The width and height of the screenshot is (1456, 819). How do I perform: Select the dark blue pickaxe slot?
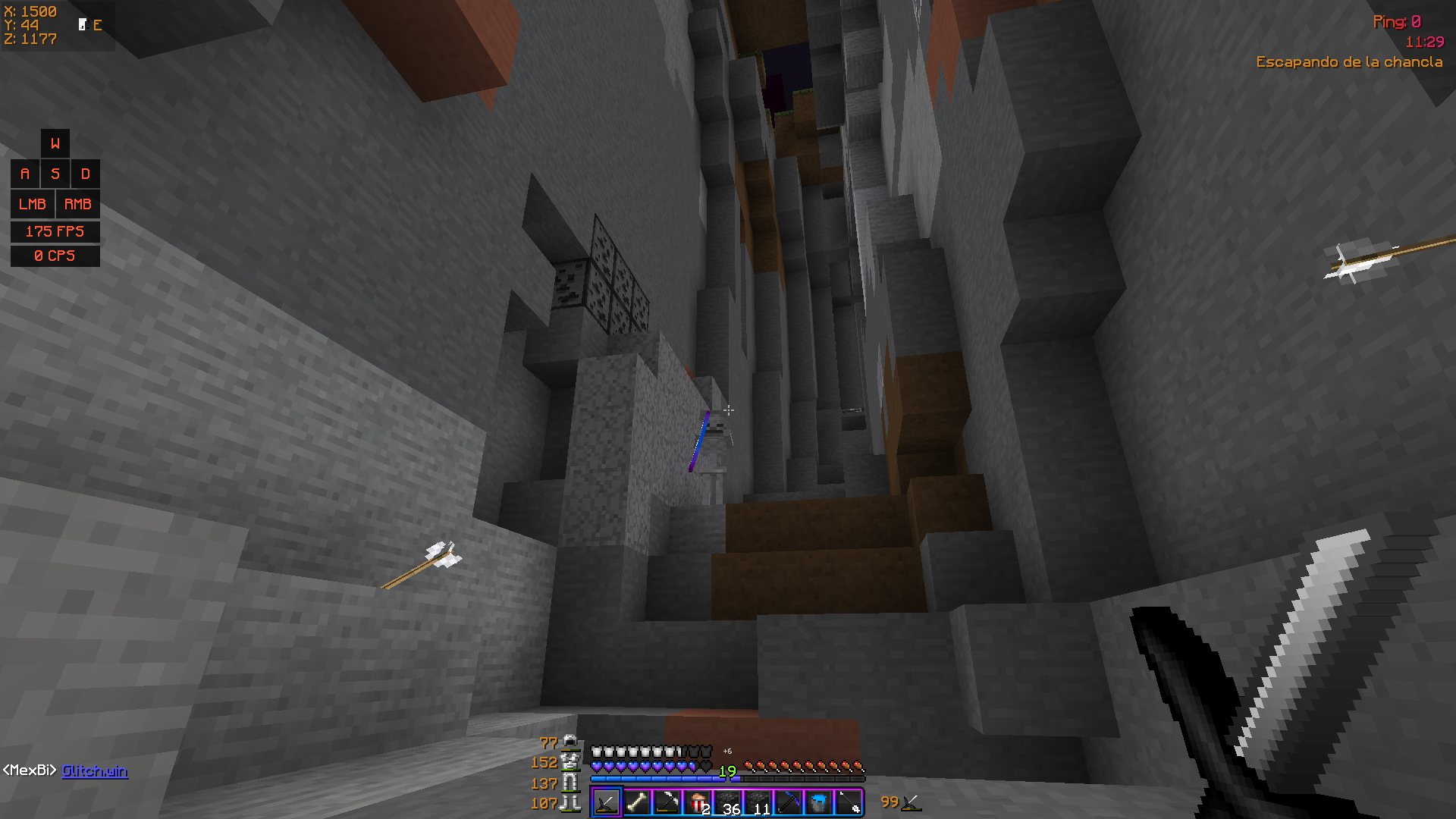click(789, 803)
